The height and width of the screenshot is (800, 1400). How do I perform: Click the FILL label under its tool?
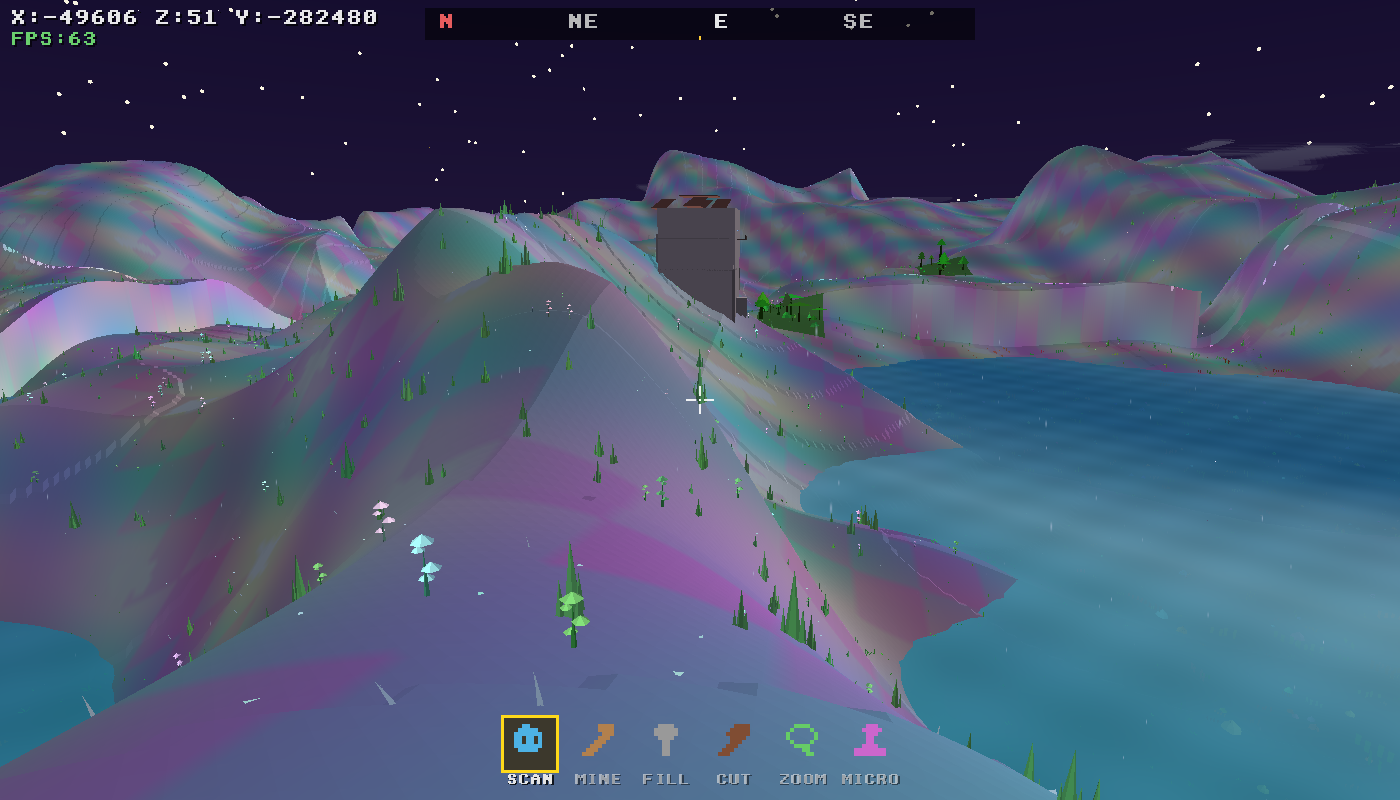coord(666,778)
